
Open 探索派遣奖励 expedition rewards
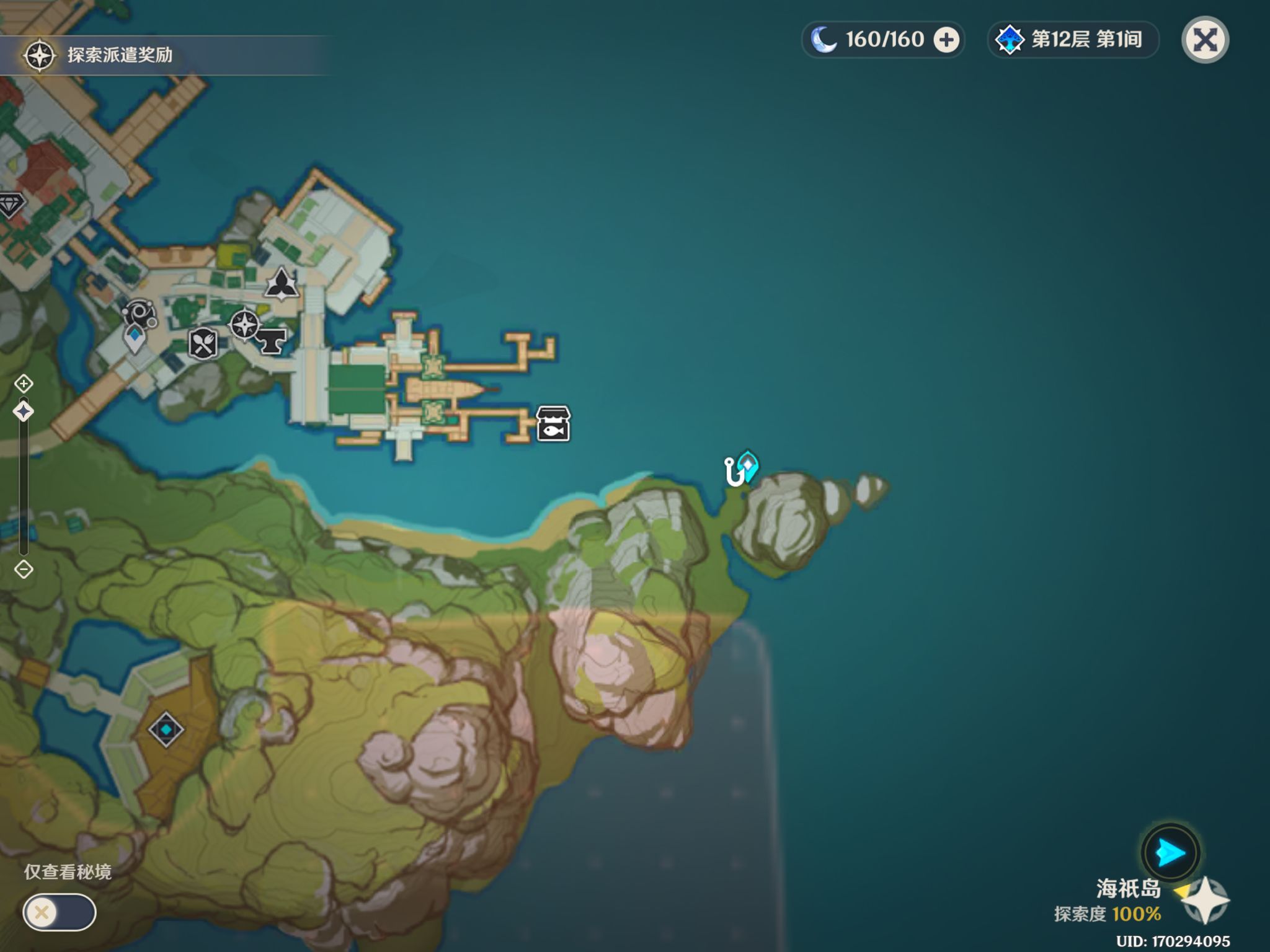99,55
